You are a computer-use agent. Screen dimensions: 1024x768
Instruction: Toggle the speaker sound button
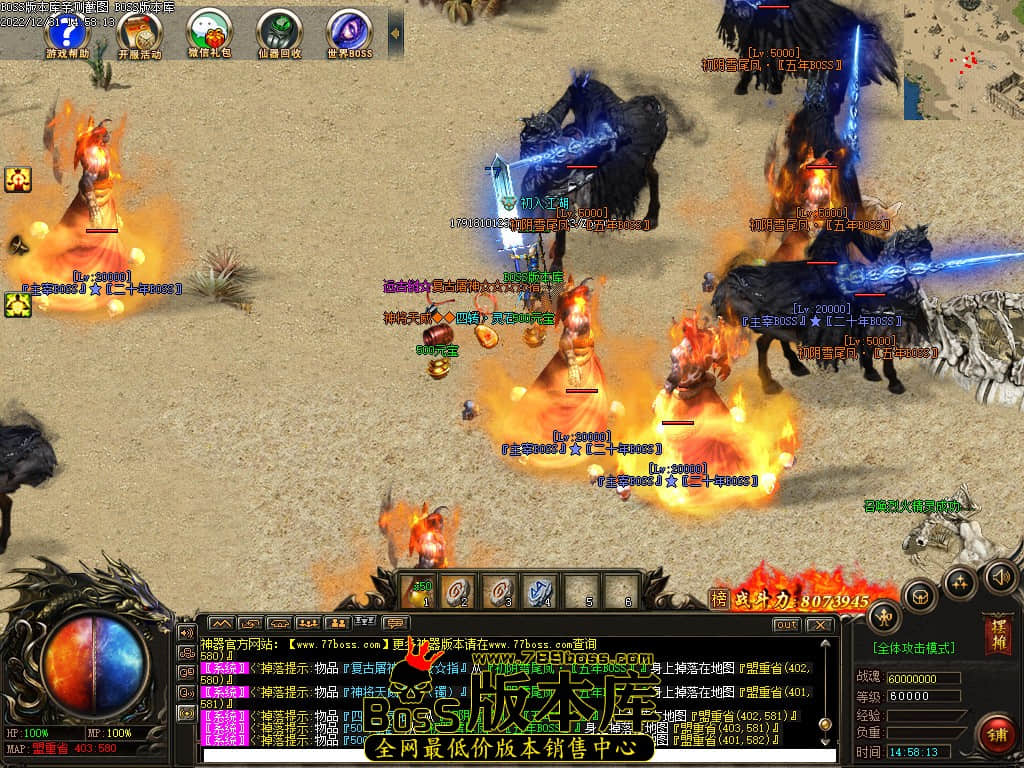click(x=1000, y=576)
